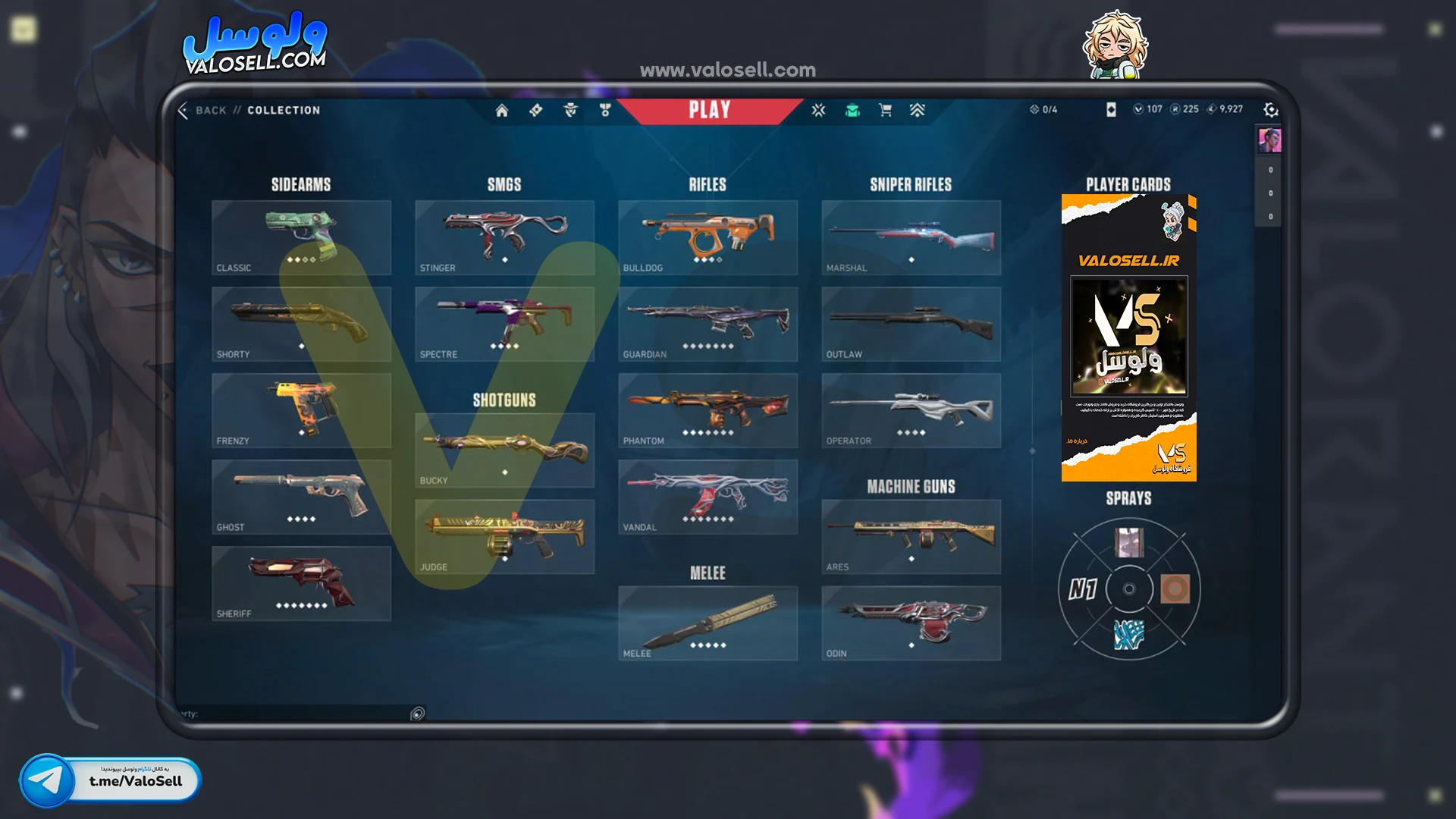Select the Judge shotgun slot

point(504,537)
